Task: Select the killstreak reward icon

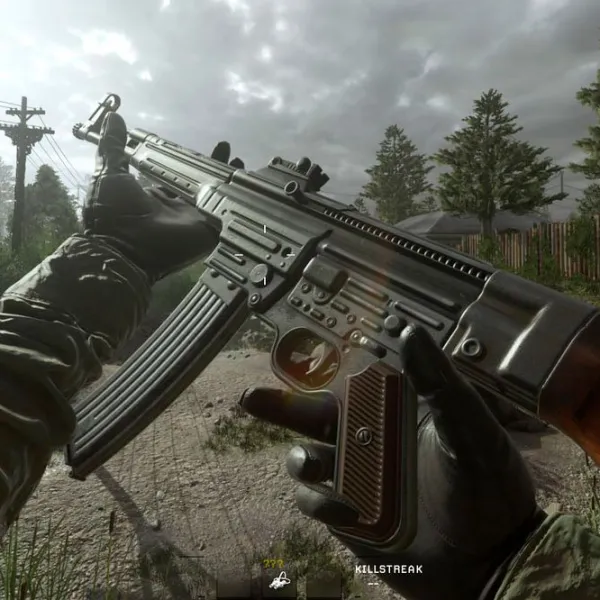Action: click(x=279, y=579)
